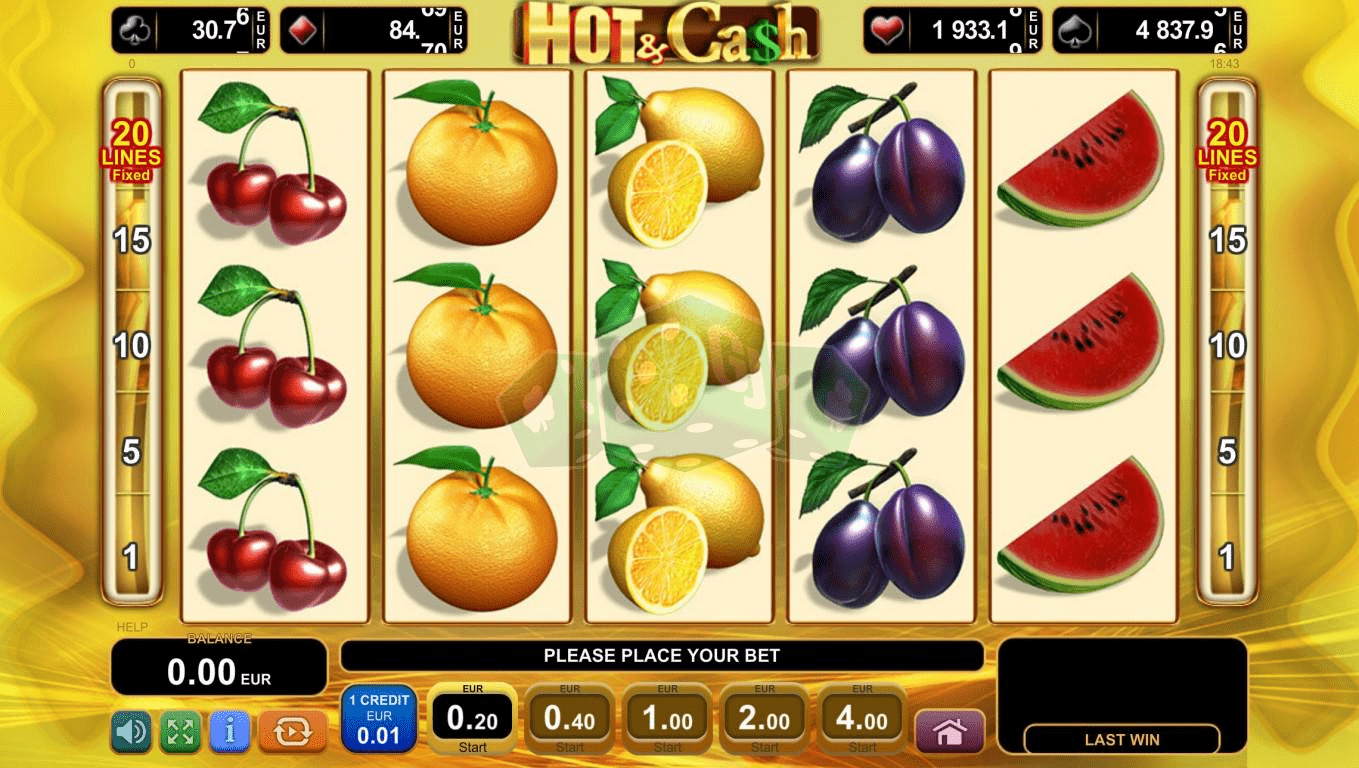
Task: Return to lobby via the home icon
Action: (x=948, y=731)
